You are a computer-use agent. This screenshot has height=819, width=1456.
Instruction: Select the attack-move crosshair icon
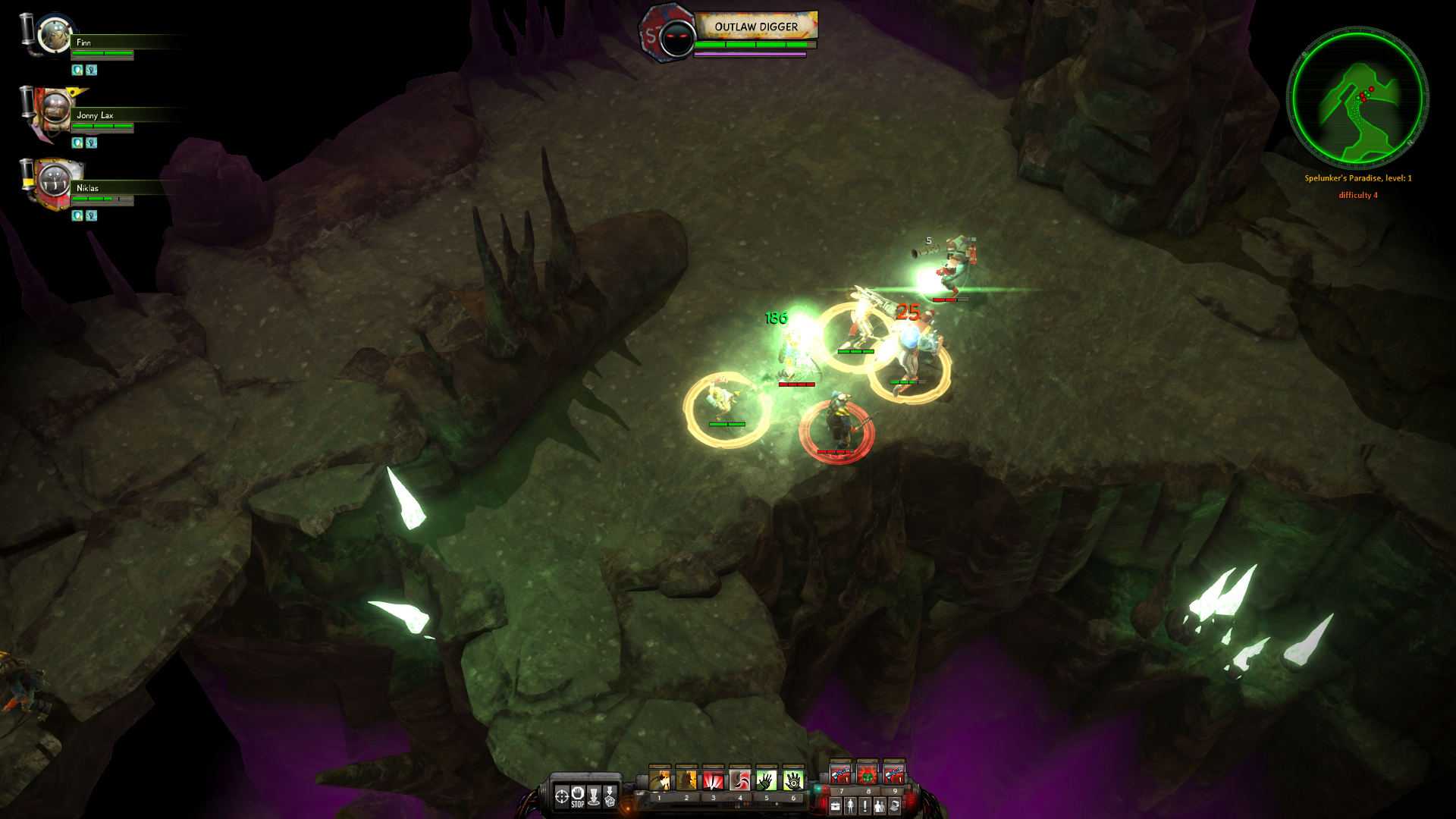[x=561, y=797]
